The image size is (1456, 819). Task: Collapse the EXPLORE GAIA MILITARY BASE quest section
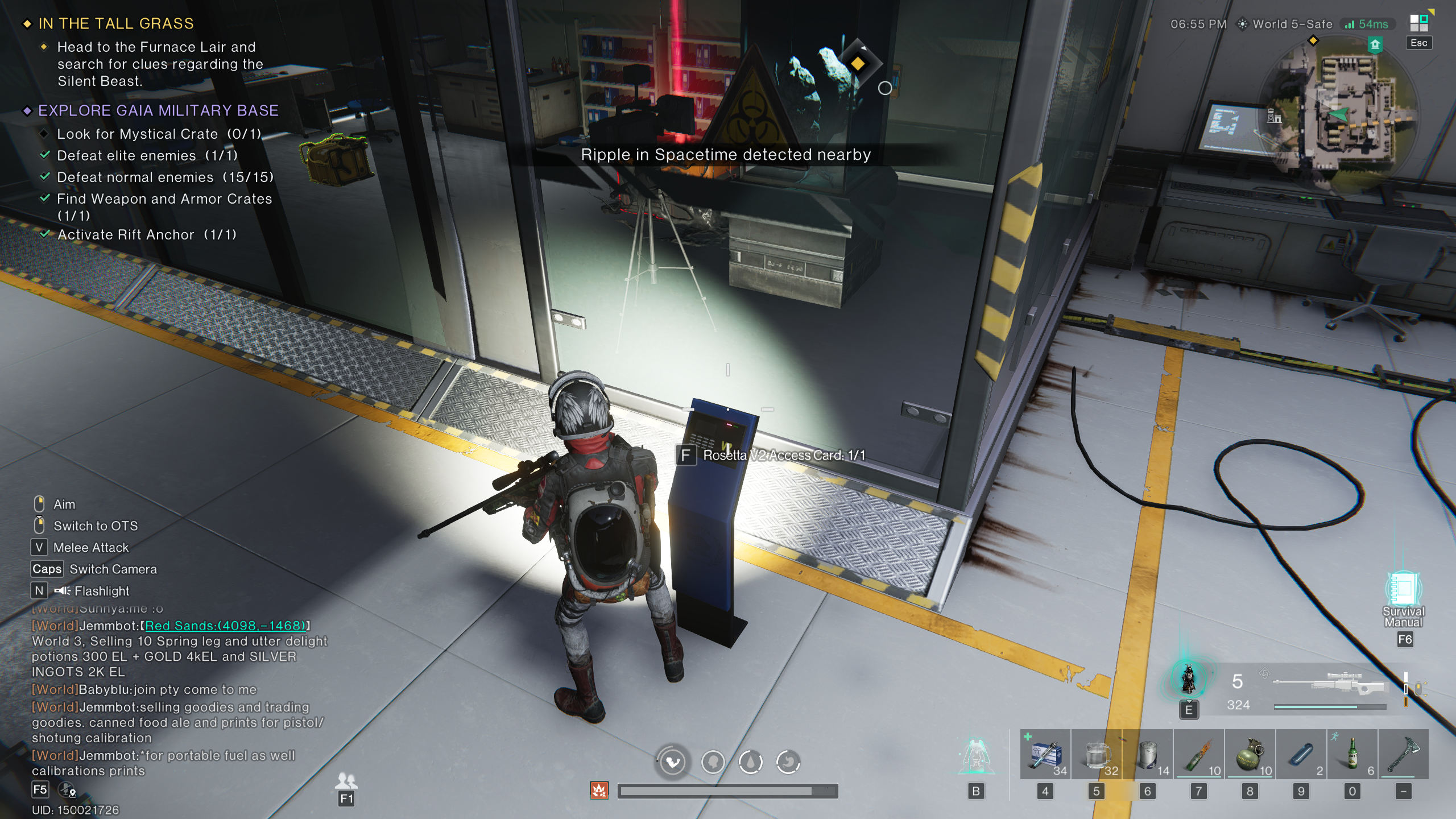(27, 110)
